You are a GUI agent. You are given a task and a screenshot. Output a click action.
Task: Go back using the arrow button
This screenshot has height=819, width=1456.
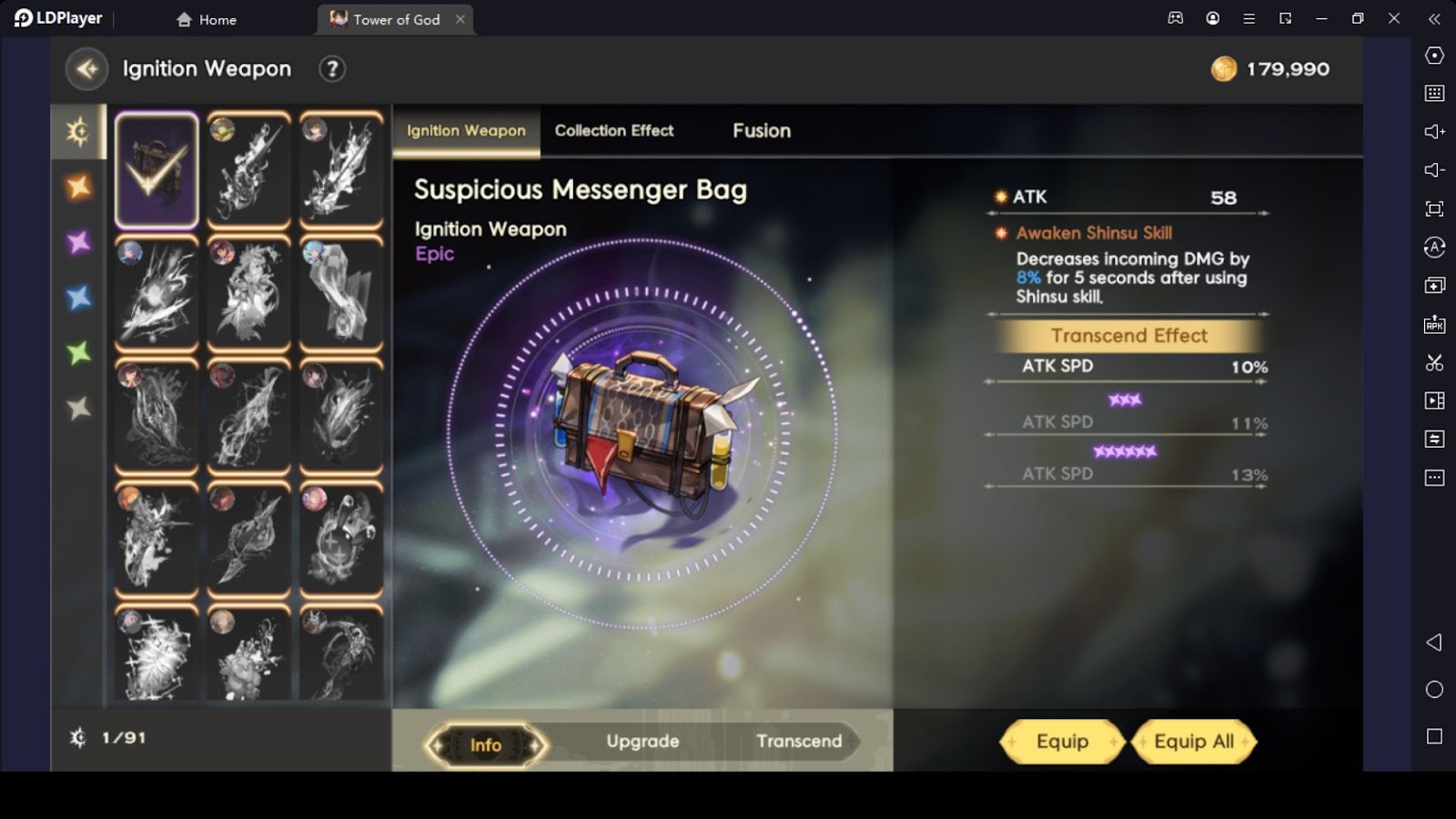[x=87, y=69]
